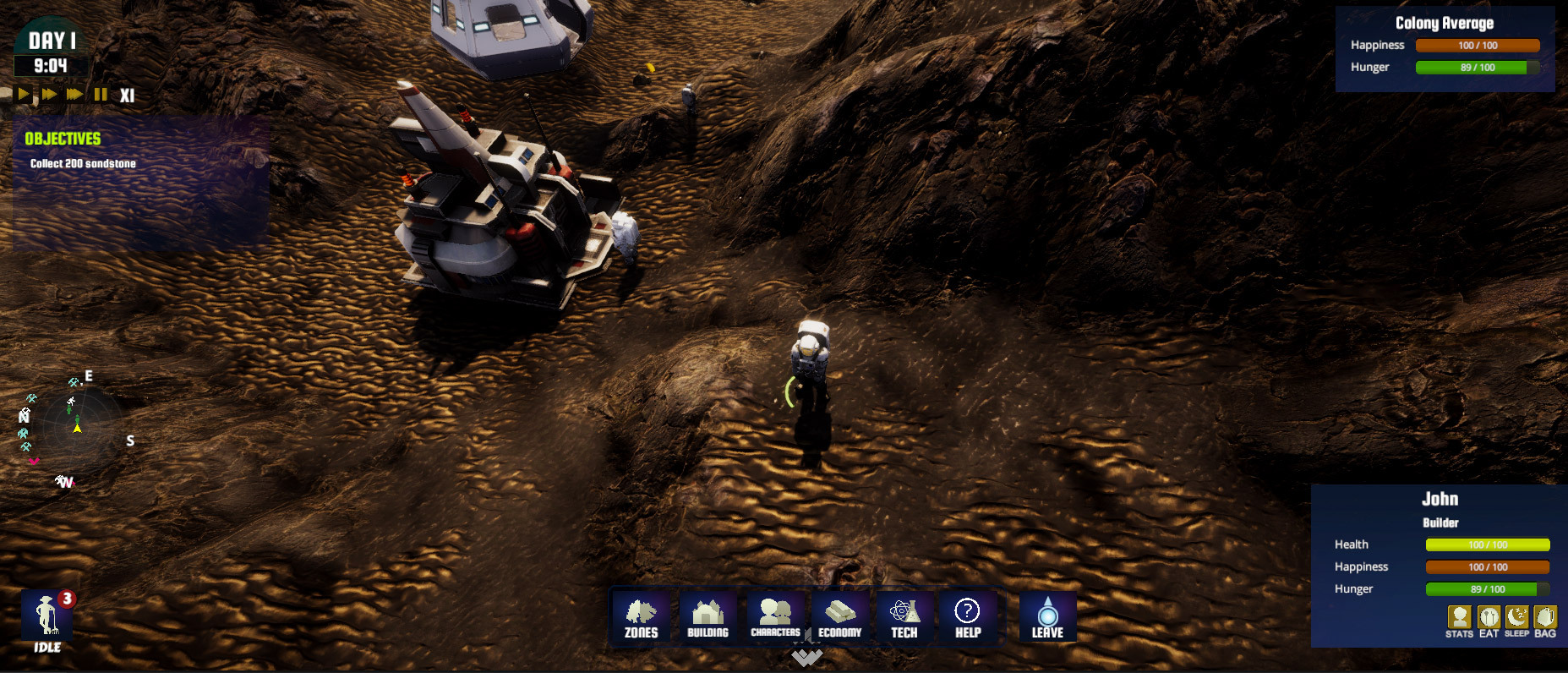Open the Economy screen

click(840, 617)
